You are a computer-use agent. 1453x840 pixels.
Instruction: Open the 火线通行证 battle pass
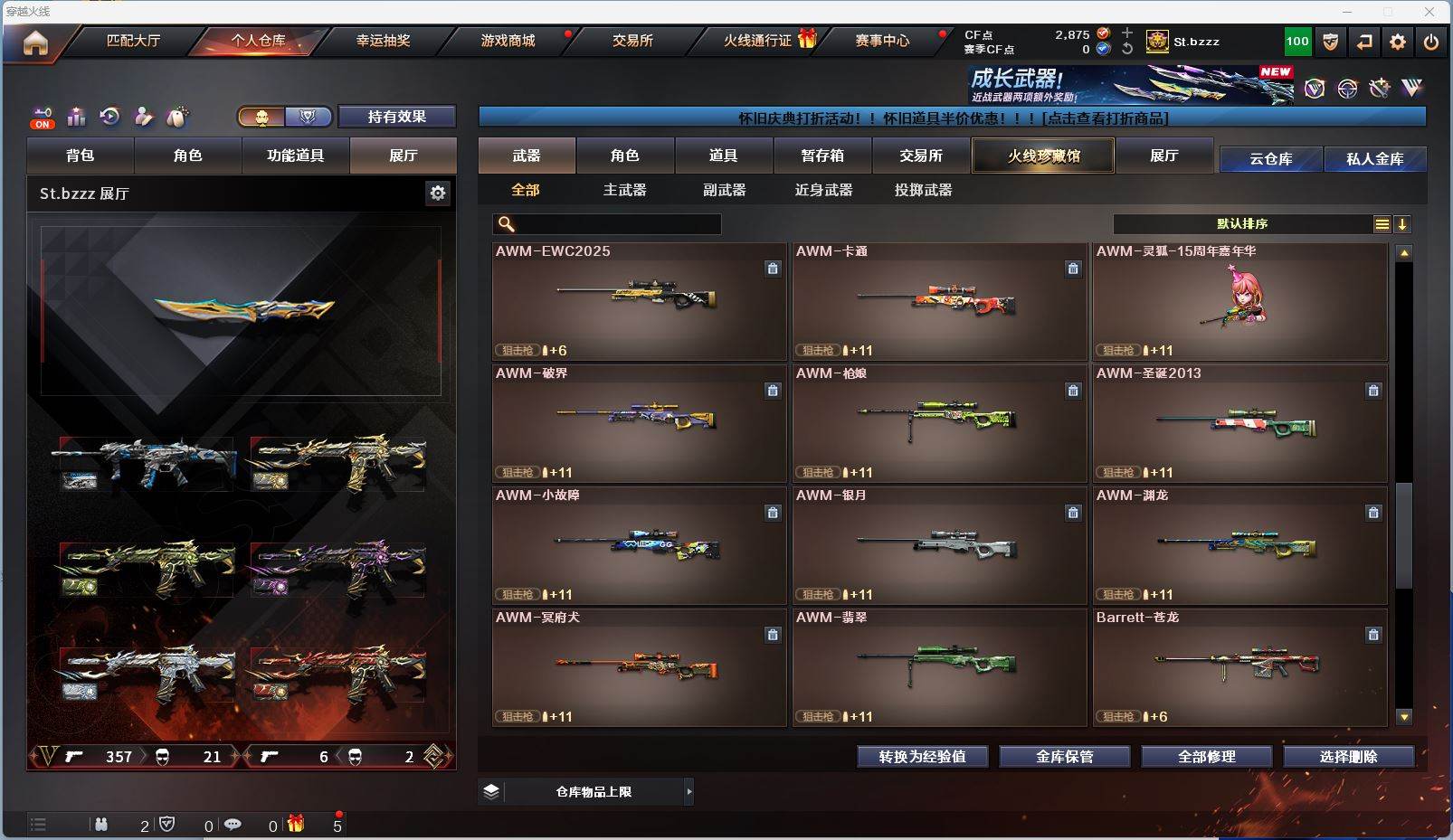click(x=758, y=41)
